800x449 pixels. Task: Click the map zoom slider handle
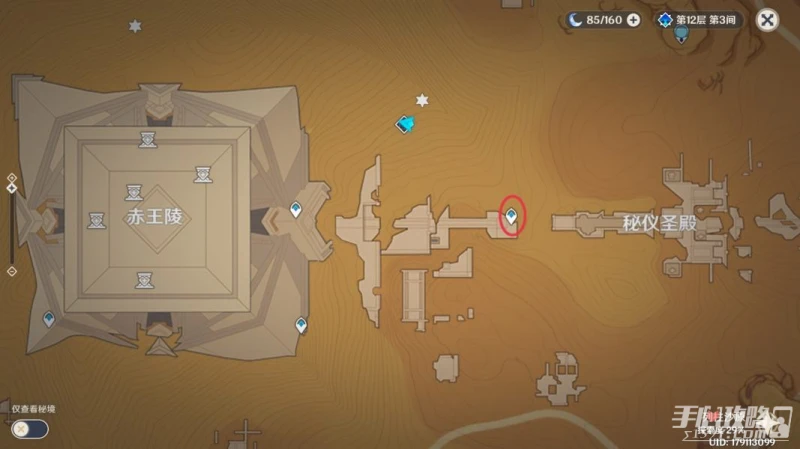pos(11,187)
